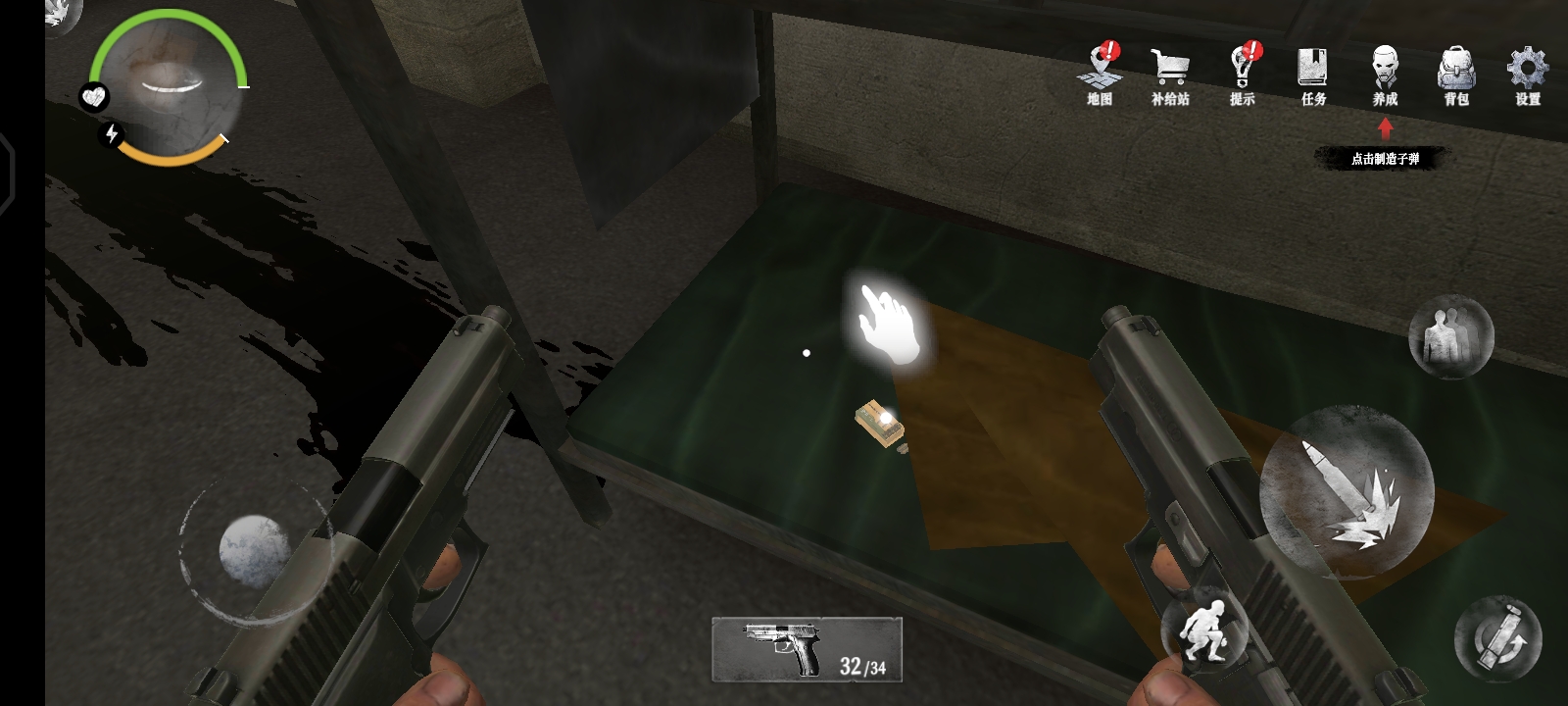Tap the magazine reload button

(1497, 638)
